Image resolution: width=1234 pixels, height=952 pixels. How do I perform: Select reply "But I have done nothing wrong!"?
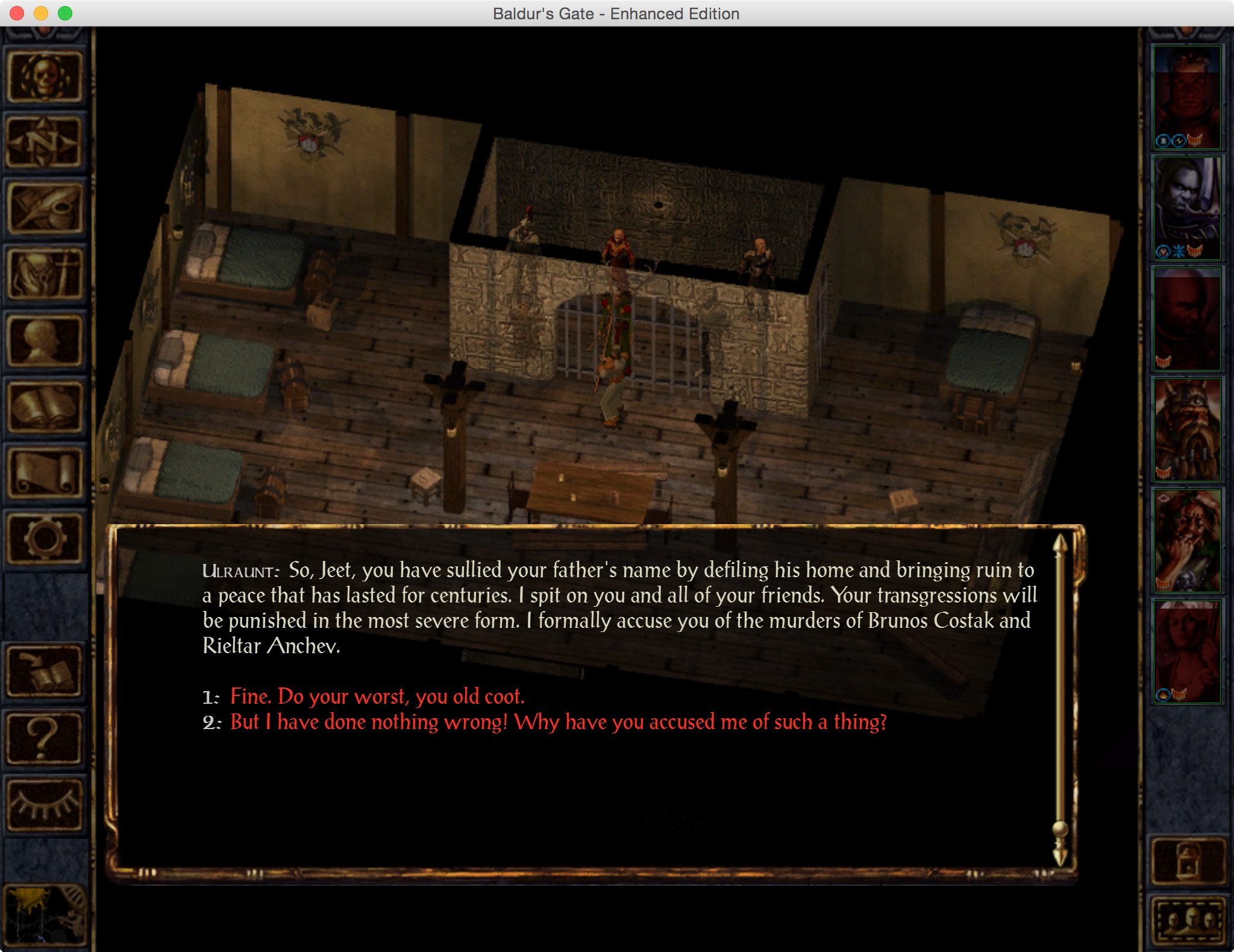click(558, 722)
